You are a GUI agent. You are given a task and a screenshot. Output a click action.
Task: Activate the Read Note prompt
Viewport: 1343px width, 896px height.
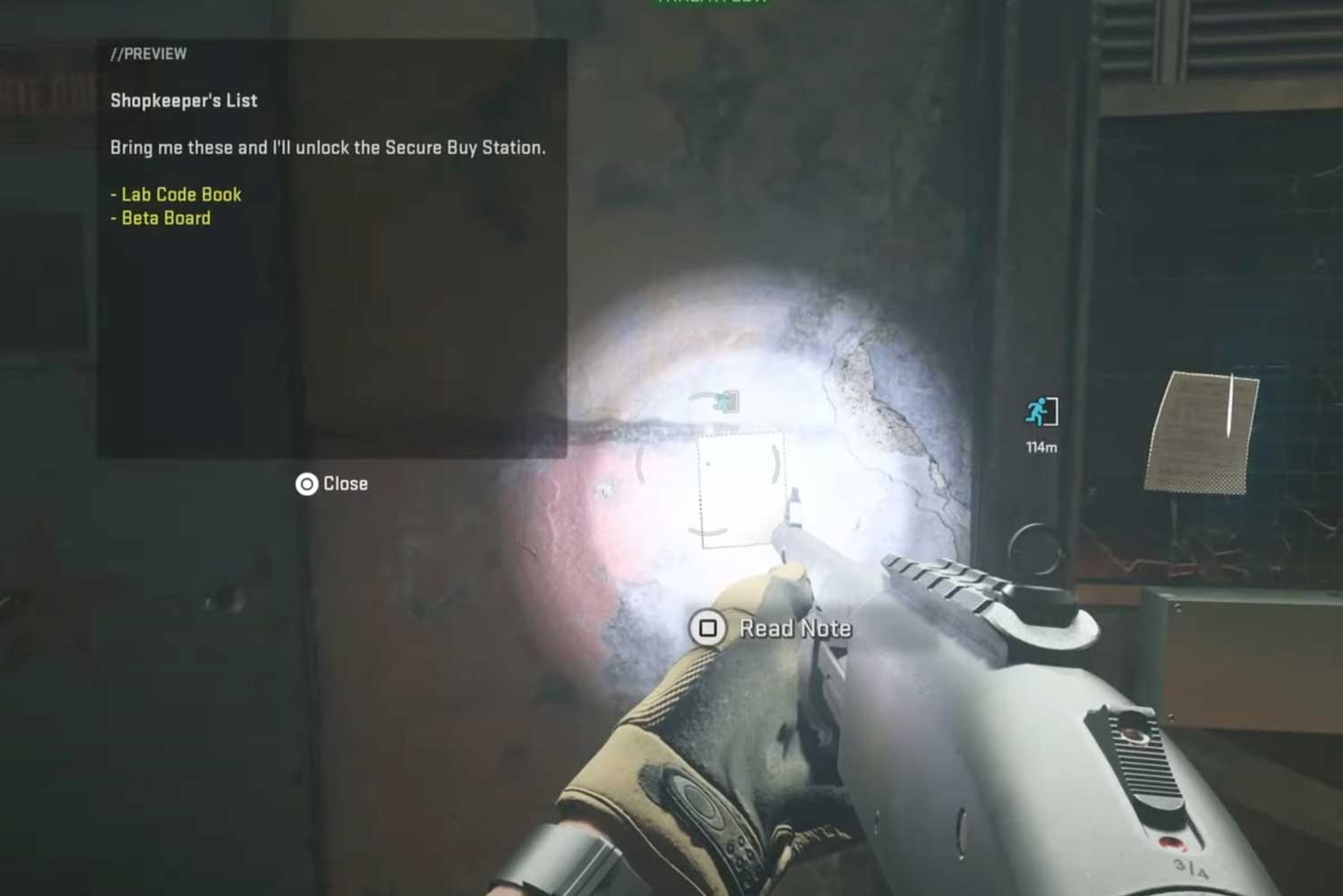(x=772, y=628)
